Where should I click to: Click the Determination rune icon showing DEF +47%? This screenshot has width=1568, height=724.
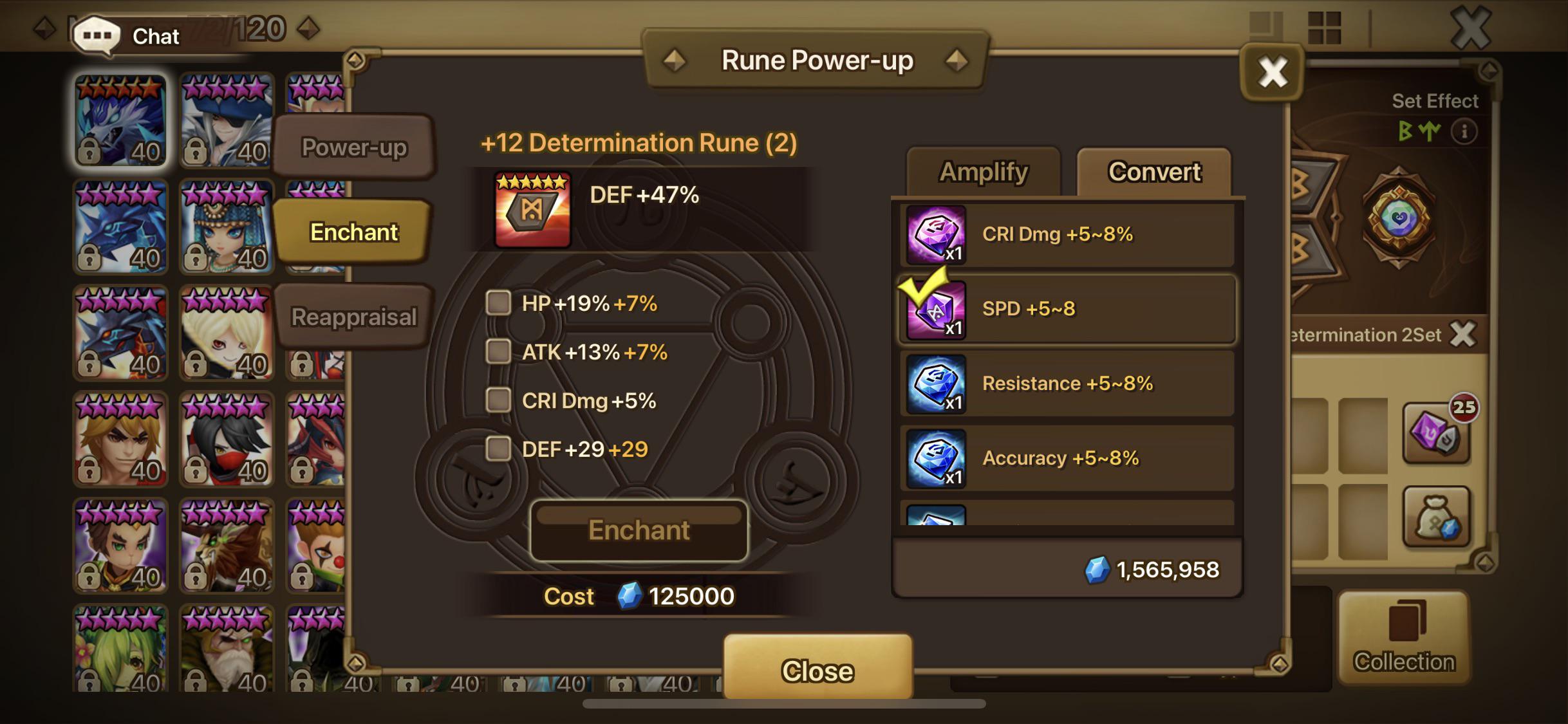pyautogui.click(x=533, y=207)
